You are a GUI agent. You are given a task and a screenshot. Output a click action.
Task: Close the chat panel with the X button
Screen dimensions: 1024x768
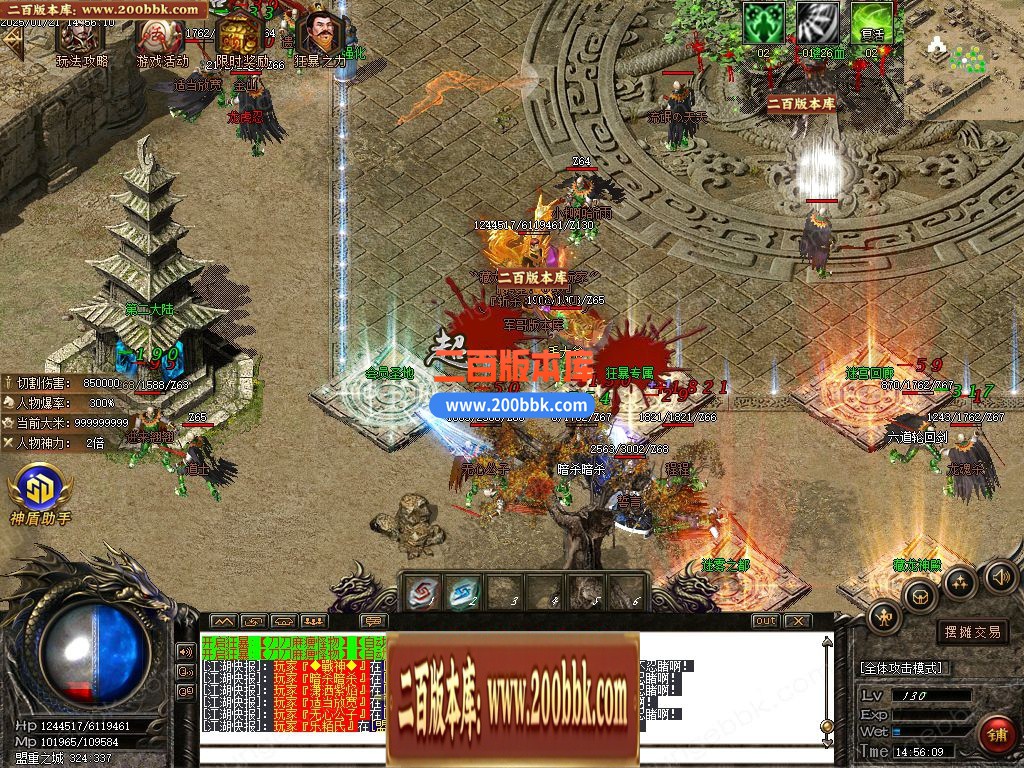click(798, 621)
